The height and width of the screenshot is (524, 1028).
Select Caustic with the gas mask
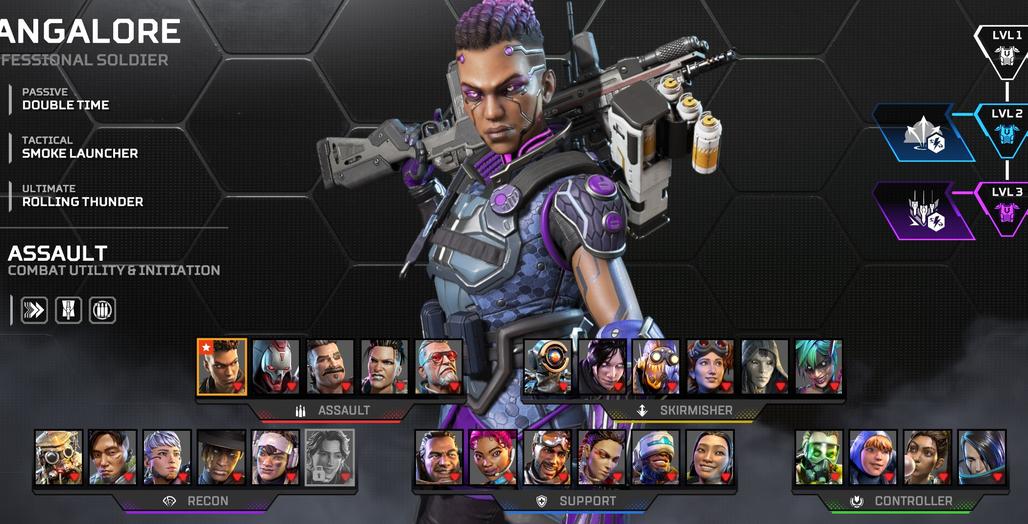click(x=819, y=457)
